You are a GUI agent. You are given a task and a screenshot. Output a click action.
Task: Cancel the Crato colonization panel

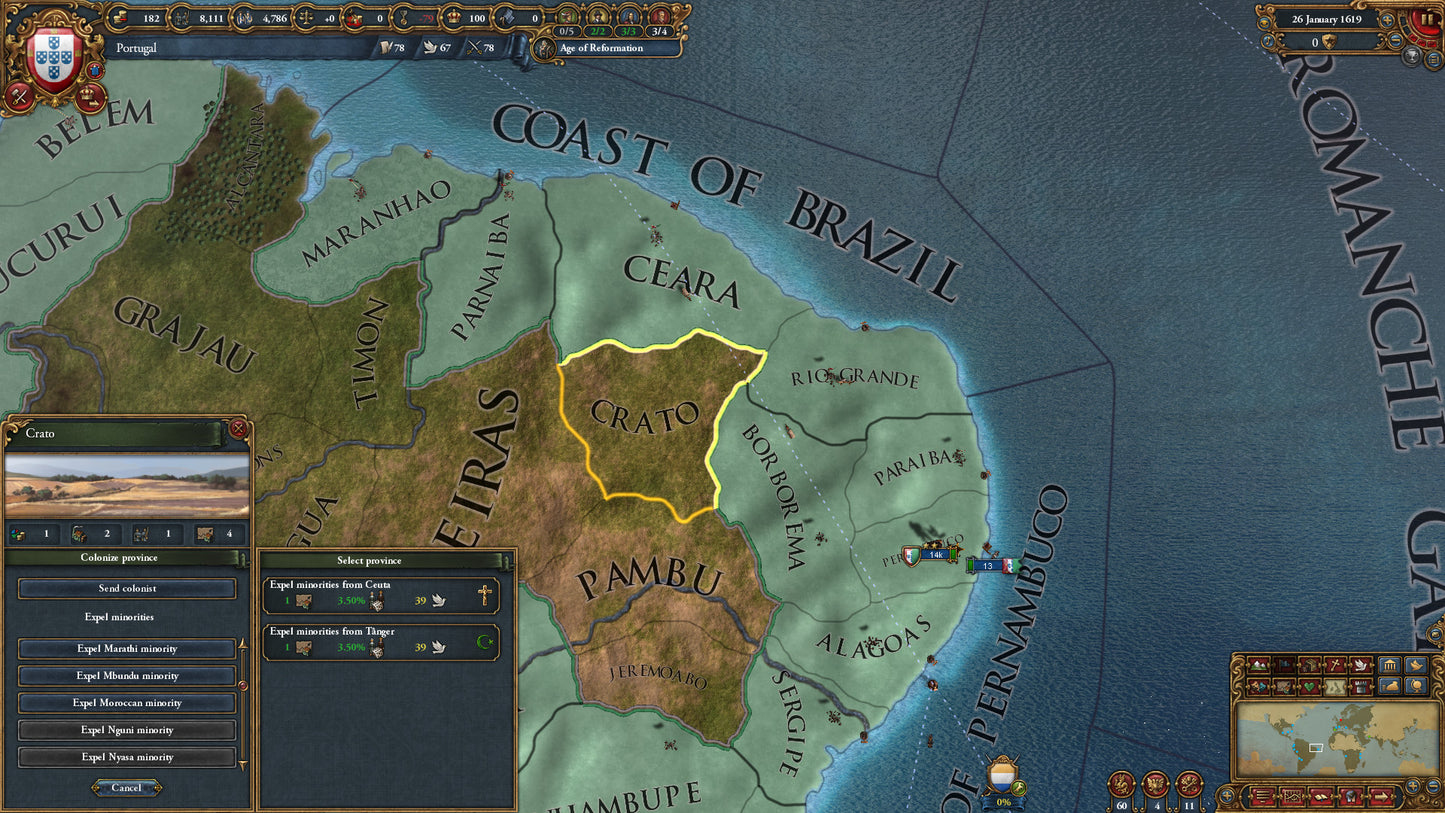click(126, 787)
